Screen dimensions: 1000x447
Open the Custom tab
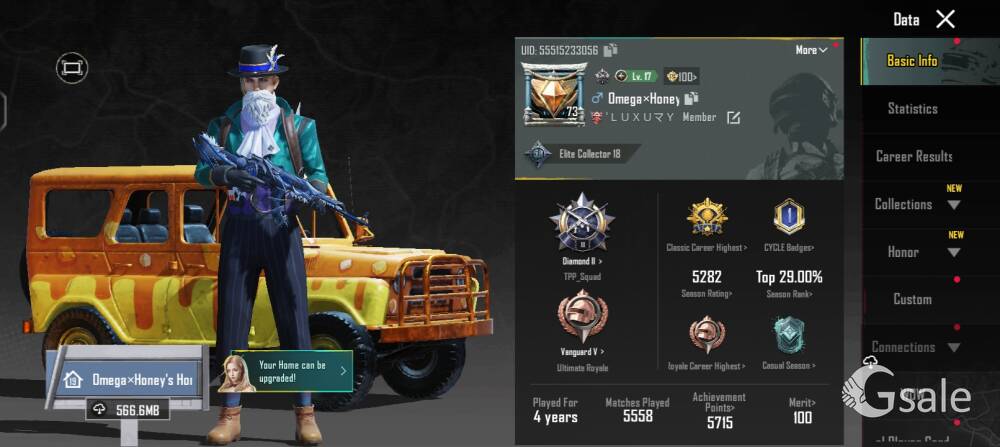pos(912,299)
